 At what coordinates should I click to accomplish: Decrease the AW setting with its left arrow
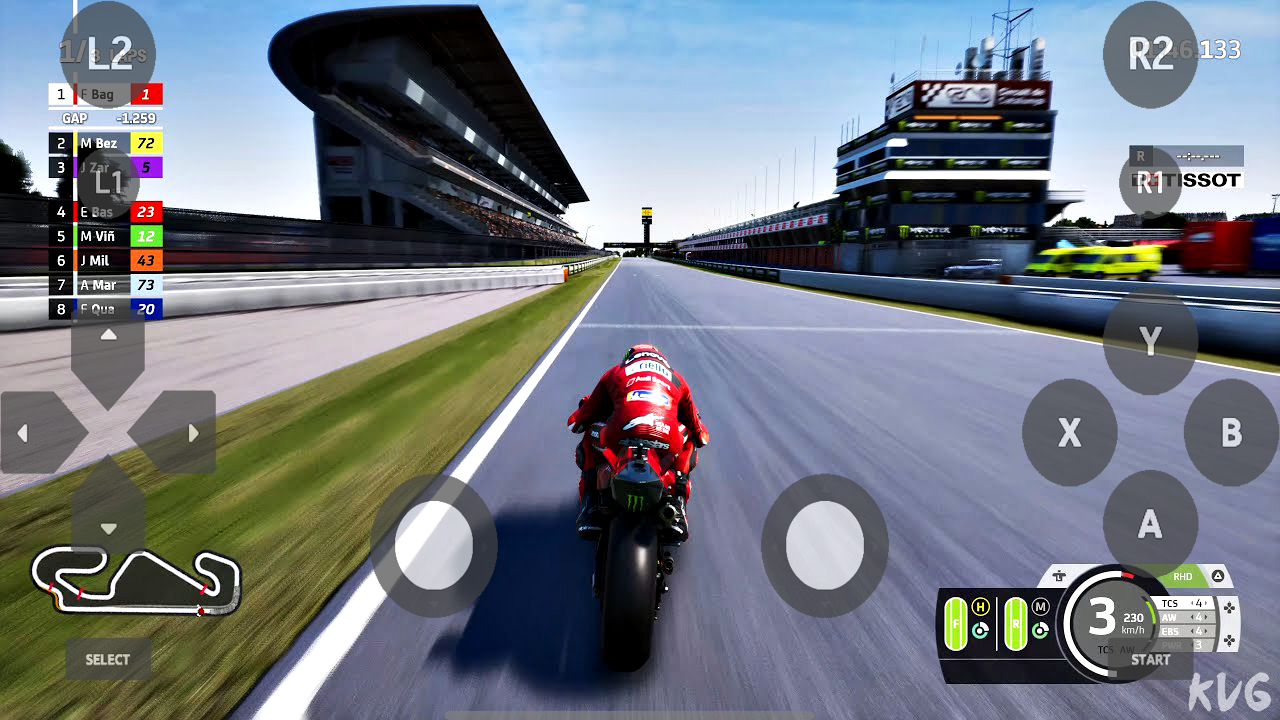(1192, 618)
